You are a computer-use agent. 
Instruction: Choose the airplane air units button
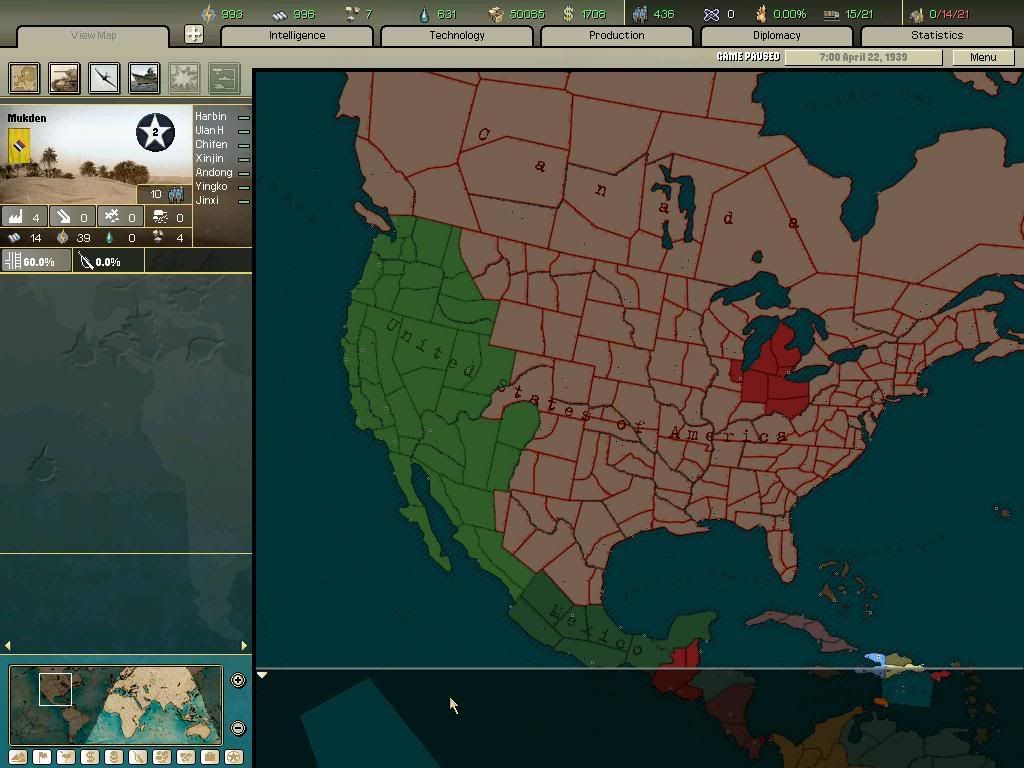pos(104,78)
